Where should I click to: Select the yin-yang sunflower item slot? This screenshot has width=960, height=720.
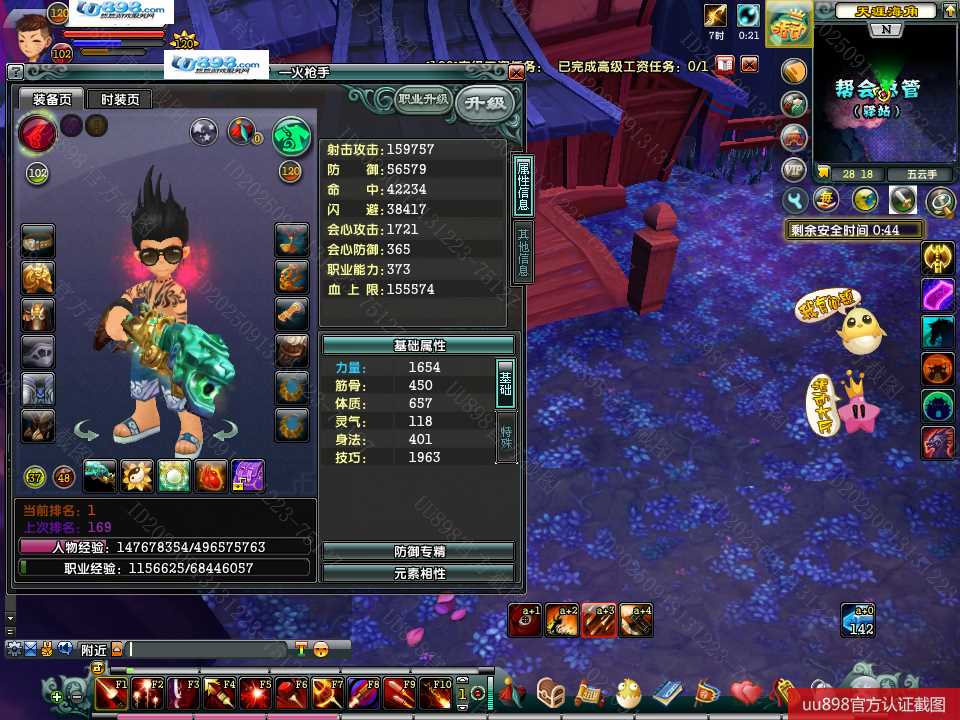pos(137,477)
